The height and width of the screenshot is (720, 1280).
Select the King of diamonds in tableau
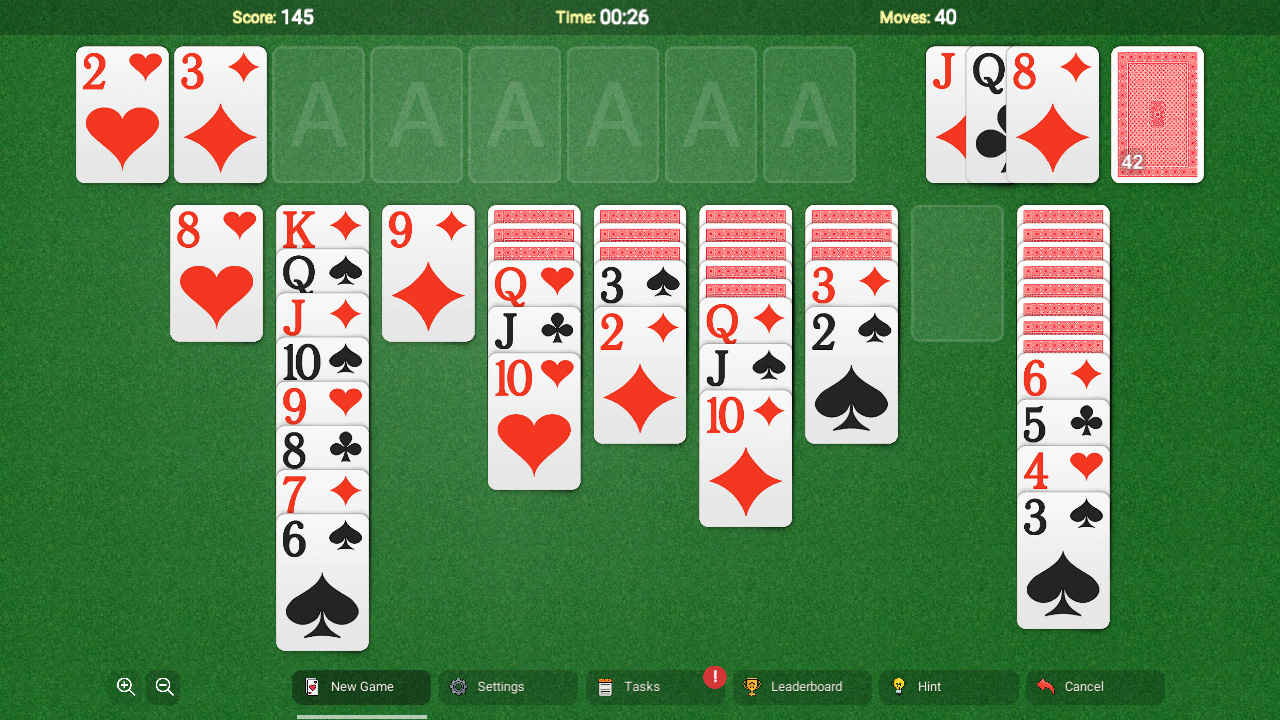[x=322, y=228]
